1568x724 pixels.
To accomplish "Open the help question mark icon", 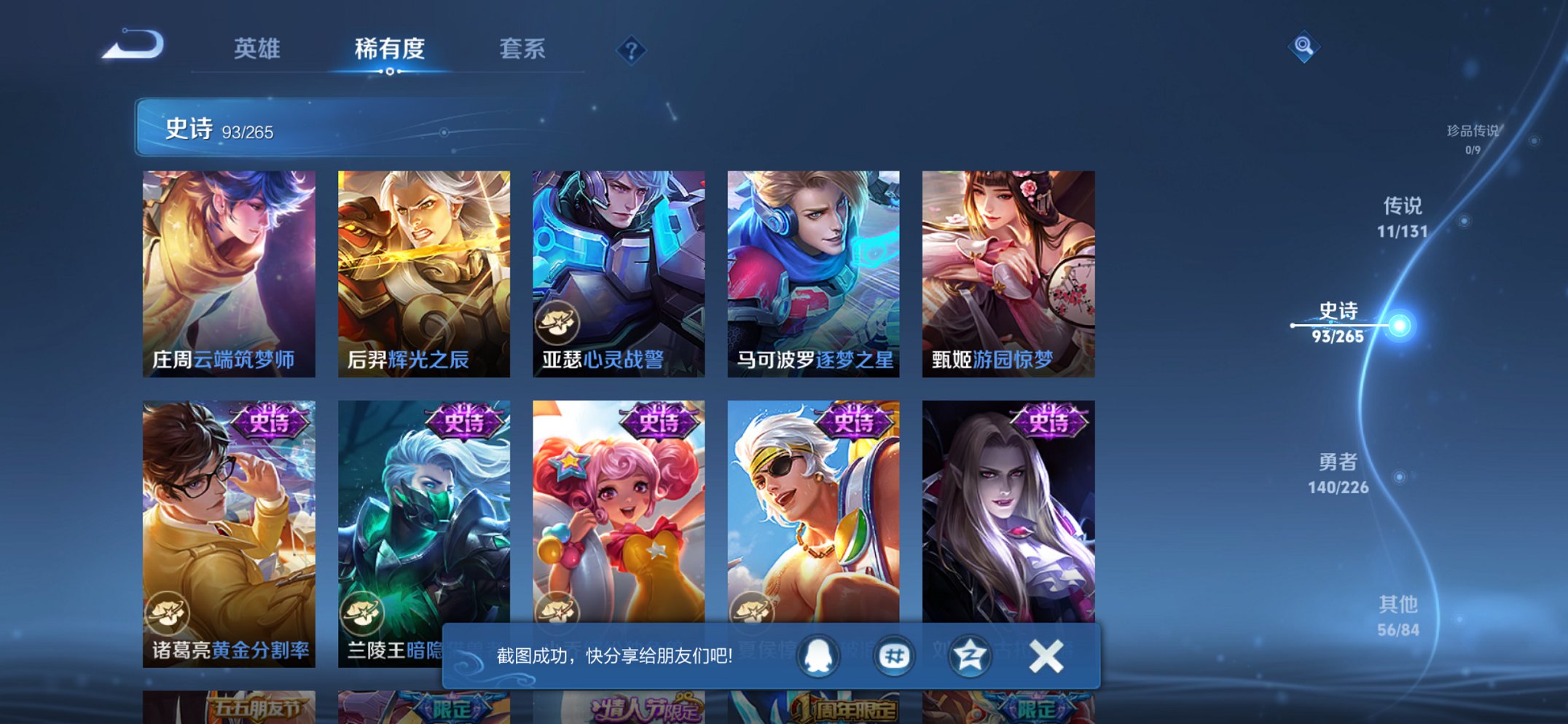I will (632, 50).
